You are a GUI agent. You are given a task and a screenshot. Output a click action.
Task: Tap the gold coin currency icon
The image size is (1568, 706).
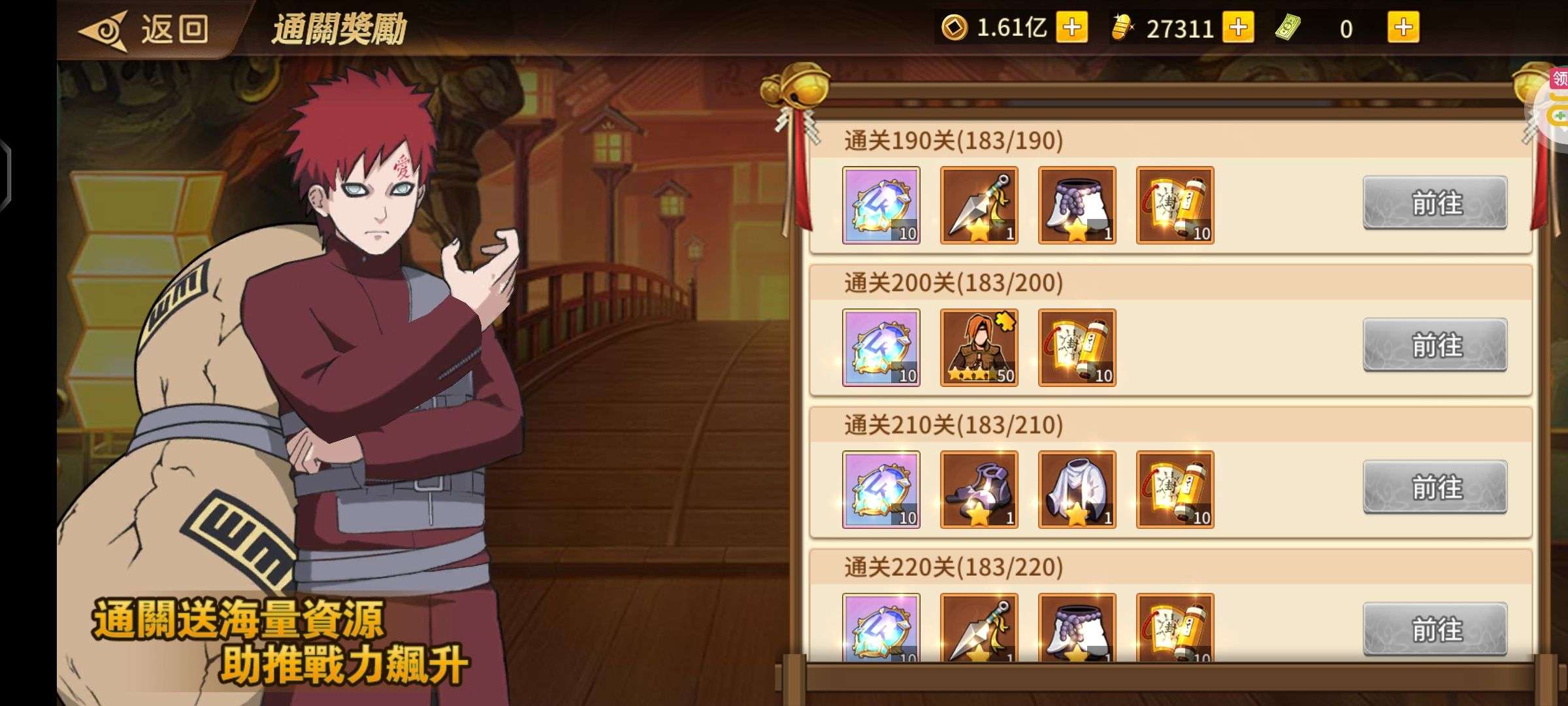pos(953,27)
